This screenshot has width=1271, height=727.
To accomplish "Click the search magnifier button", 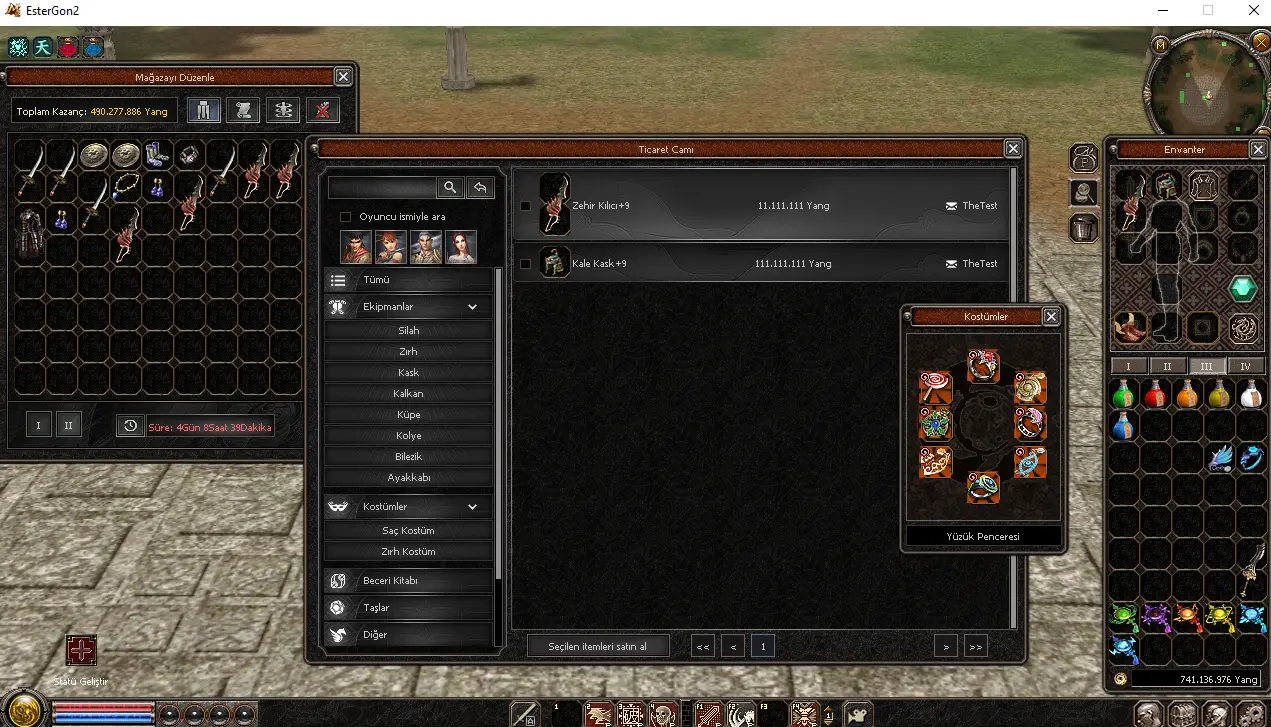I will [x=450, y=187].
